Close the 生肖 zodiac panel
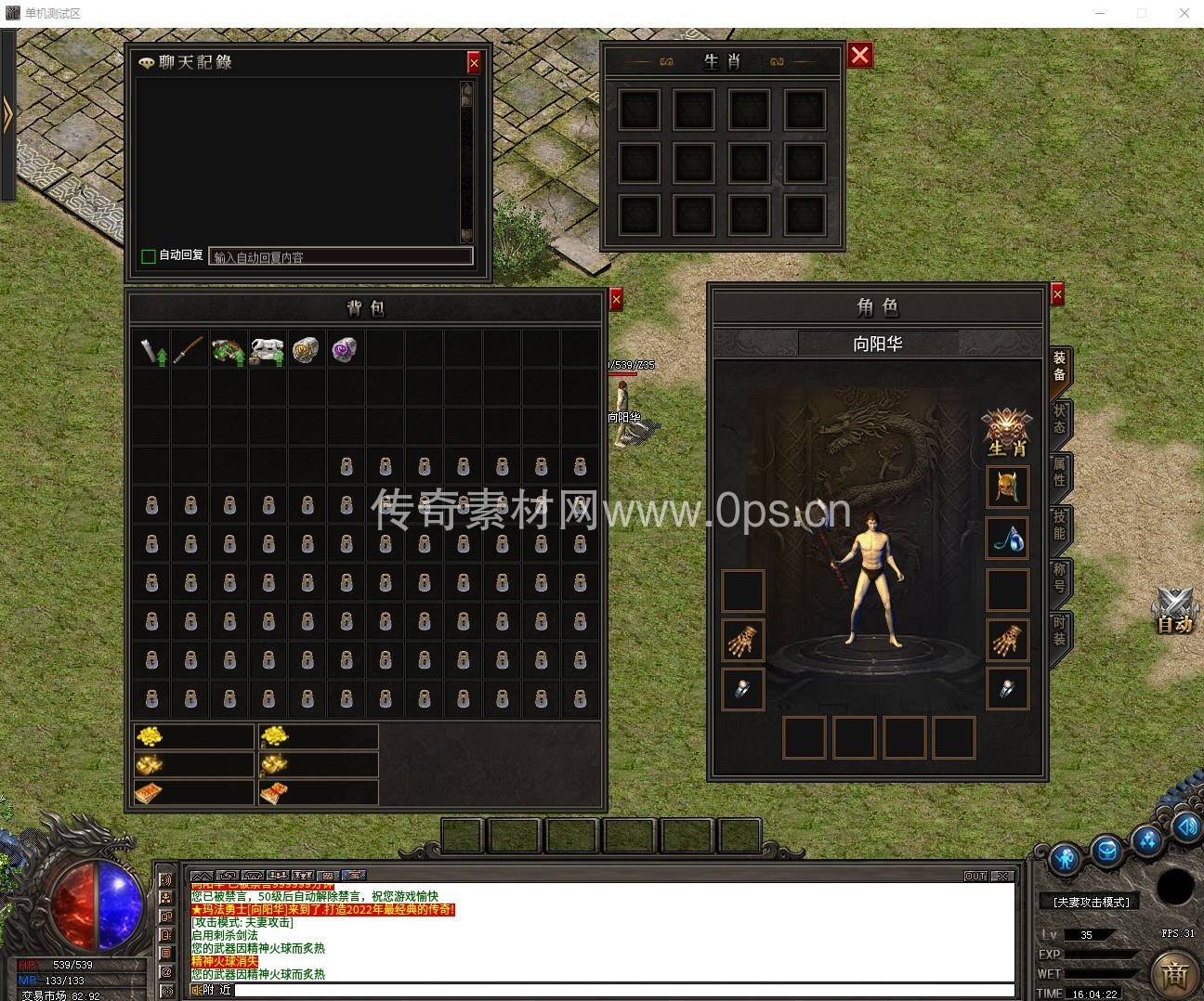The height and width of the screenshot is (1001, 1204). [860, 56]
